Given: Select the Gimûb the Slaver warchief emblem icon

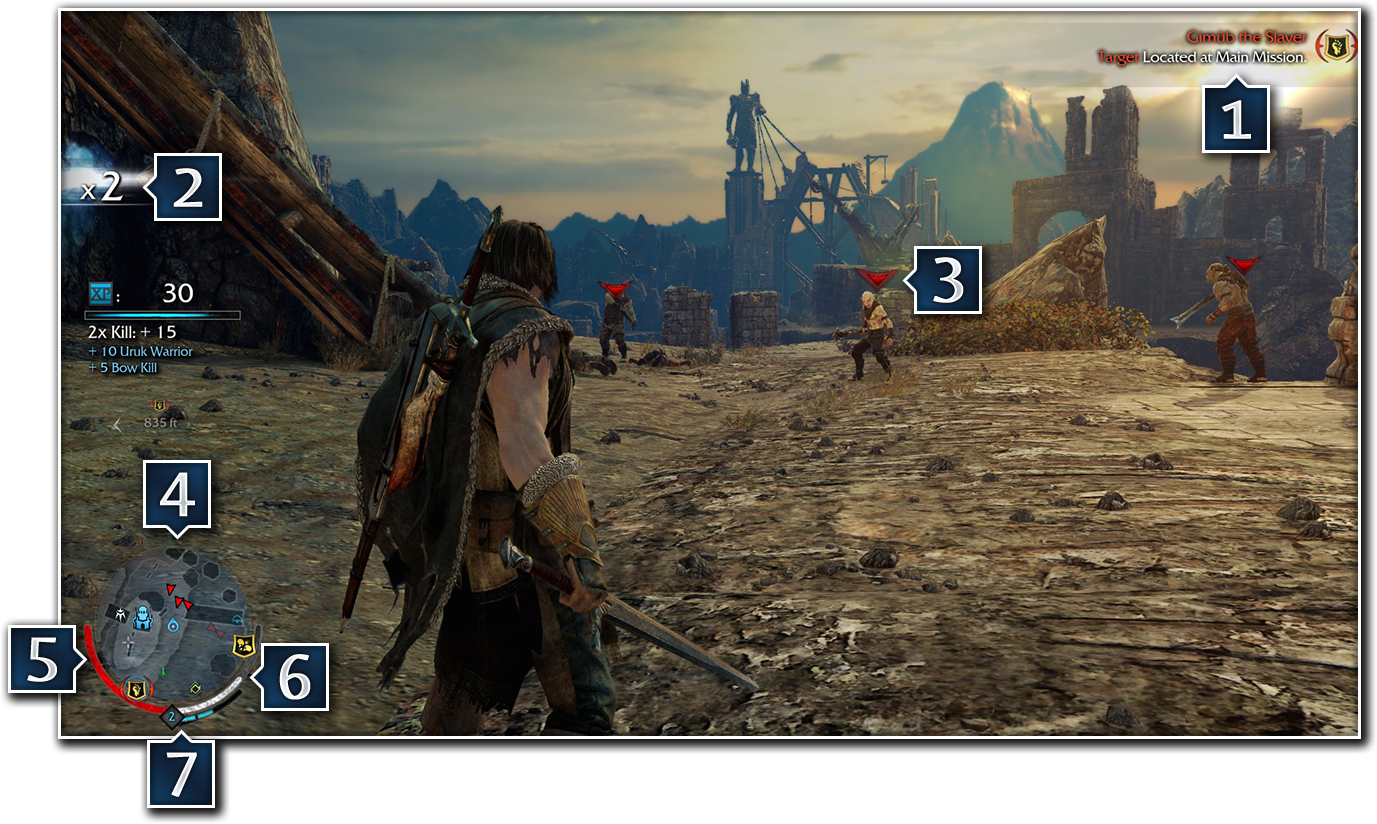Looking at the screenshot, I should click(x=1337, y=46).
